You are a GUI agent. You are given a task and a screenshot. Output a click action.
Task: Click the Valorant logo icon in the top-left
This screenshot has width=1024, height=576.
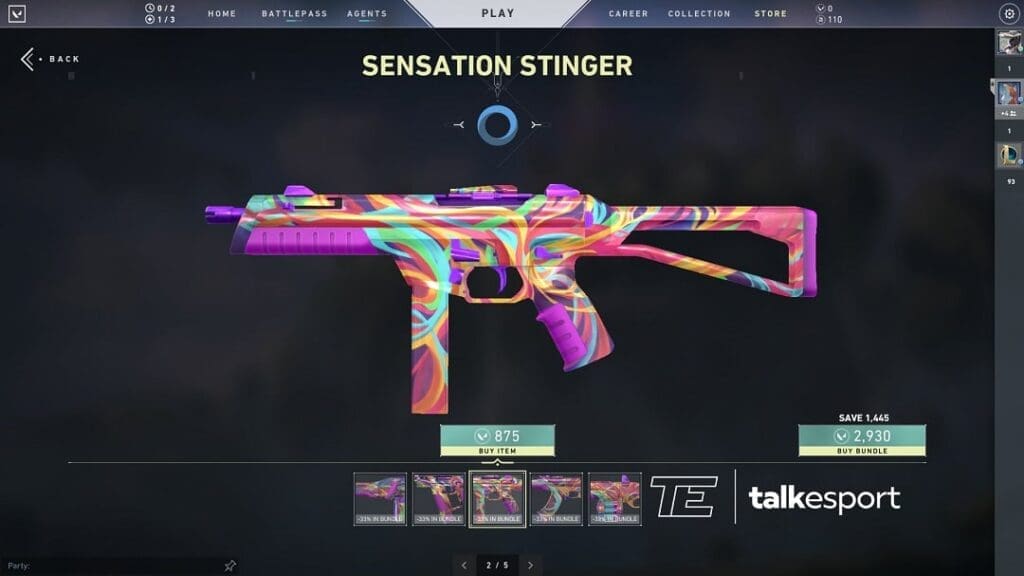(x=17, y=14)
